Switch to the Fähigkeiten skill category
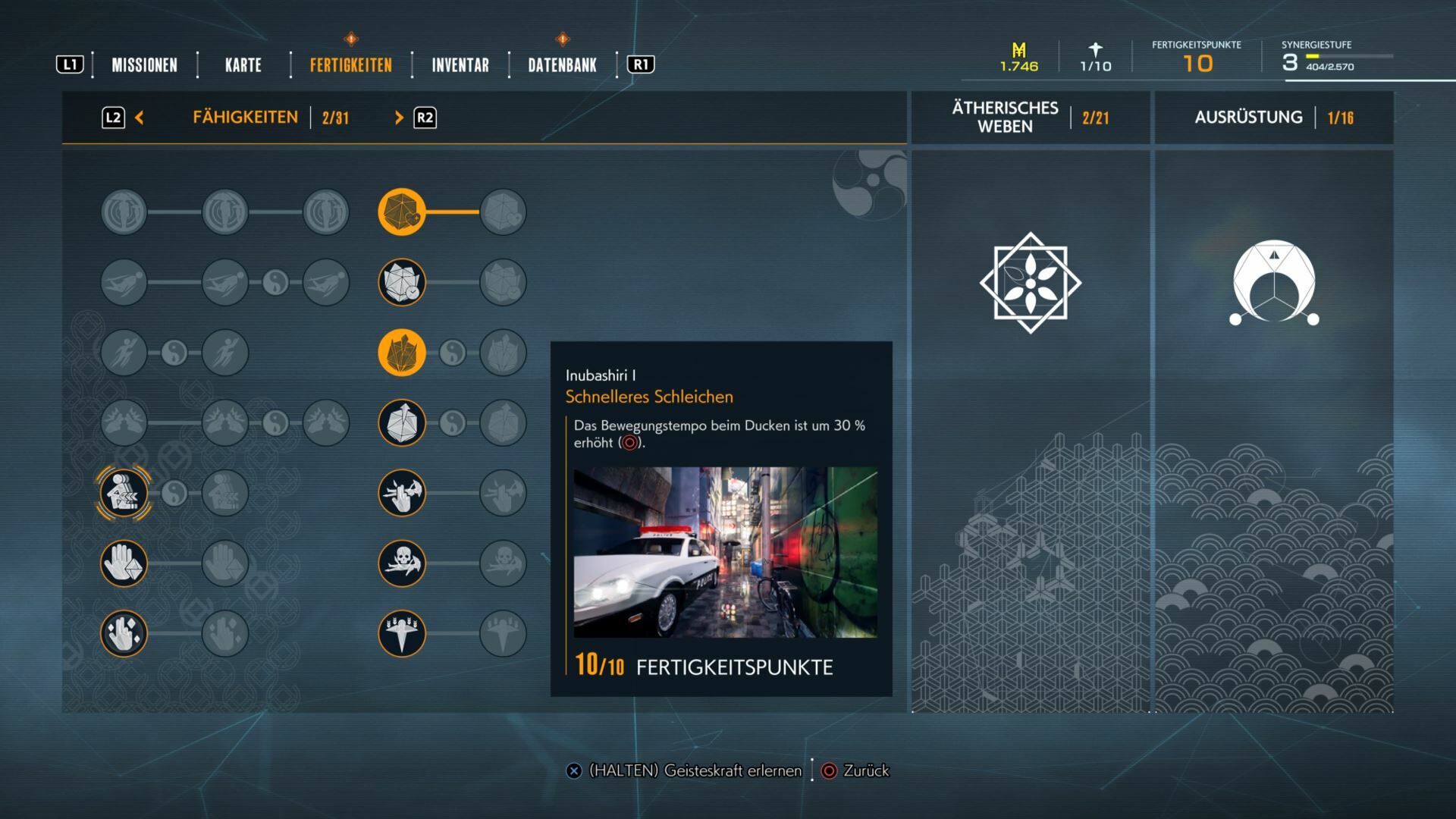The image size is (1456, 819). [x=245, y=118]
